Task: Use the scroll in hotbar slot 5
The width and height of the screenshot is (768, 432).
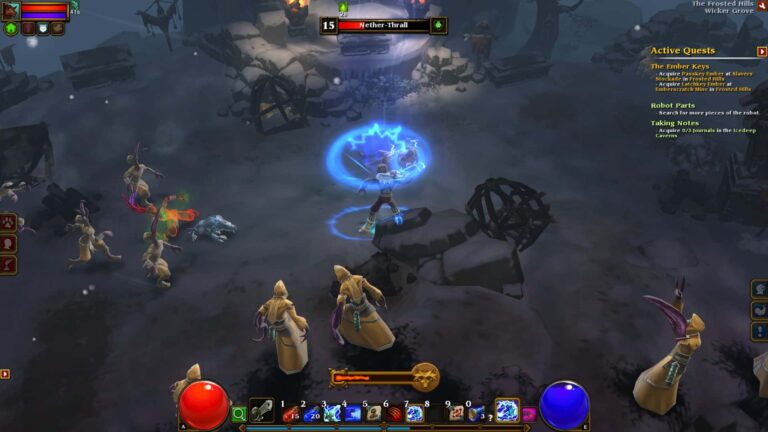Action: click(x=373, y=411)
